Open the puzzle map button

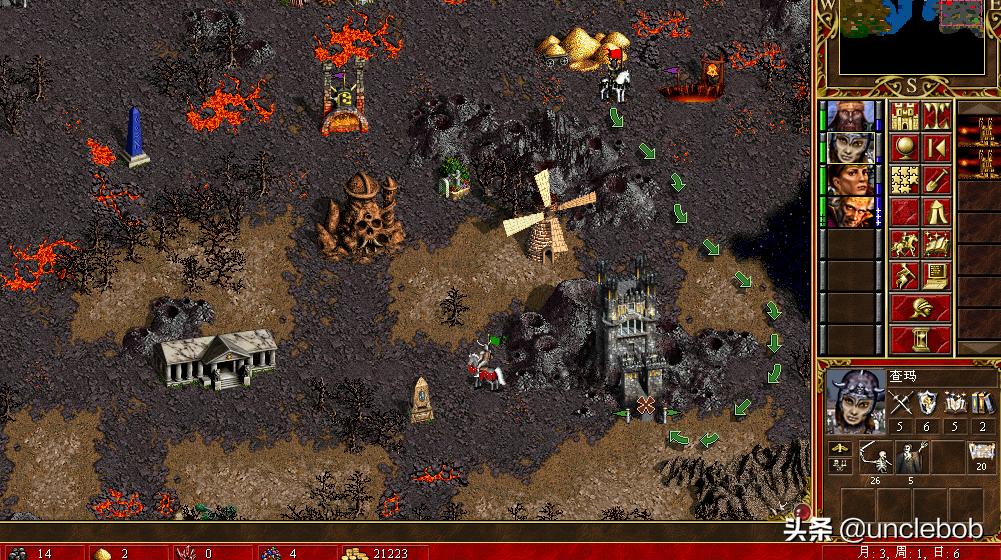click(x=905, y=180)
